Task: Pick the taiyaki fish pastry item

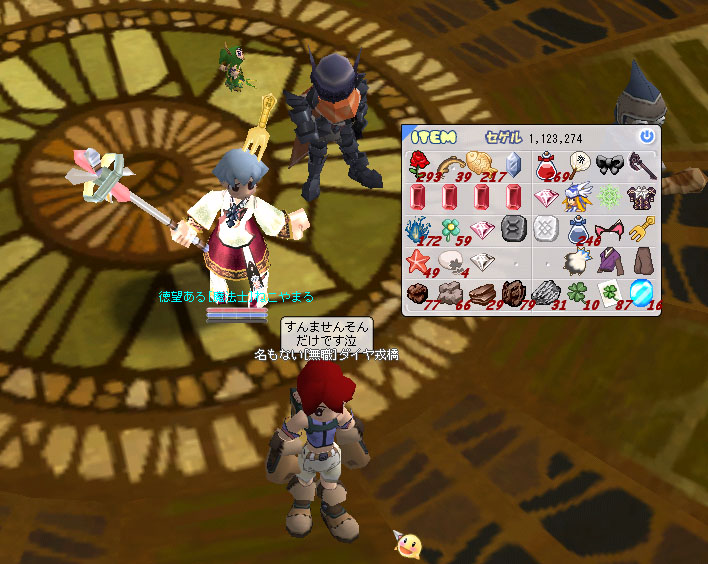Action: (x=482, y=162)
